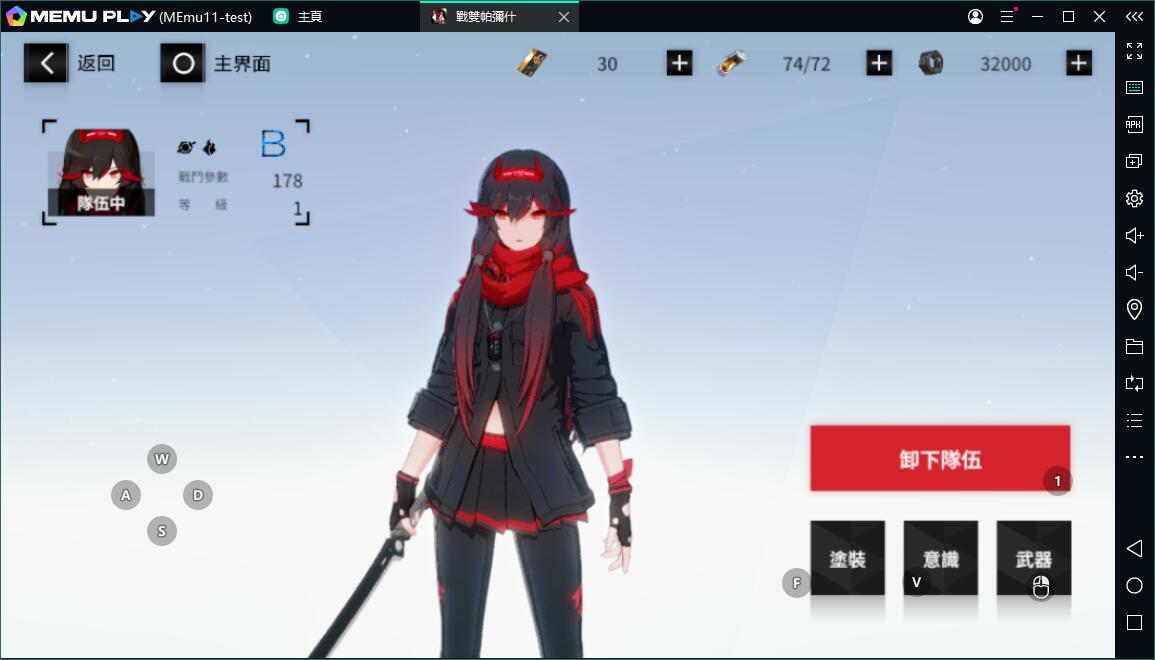1155x660 pixels.
Task: Remove character with 卸下隊伍 button
Action: (939, 459)
